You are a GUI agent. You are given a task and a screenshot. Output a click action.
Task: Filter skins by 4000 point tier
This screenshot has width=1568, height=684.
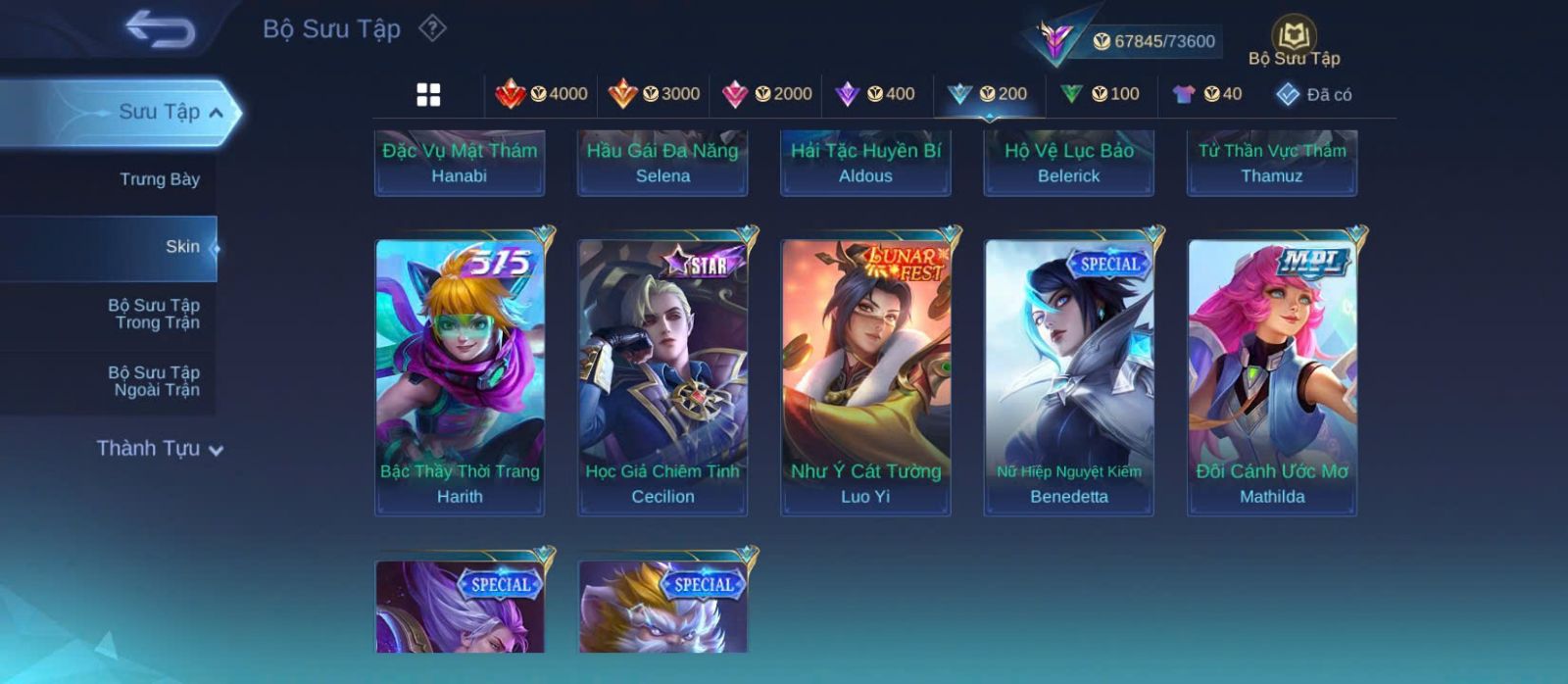[542, 94]
